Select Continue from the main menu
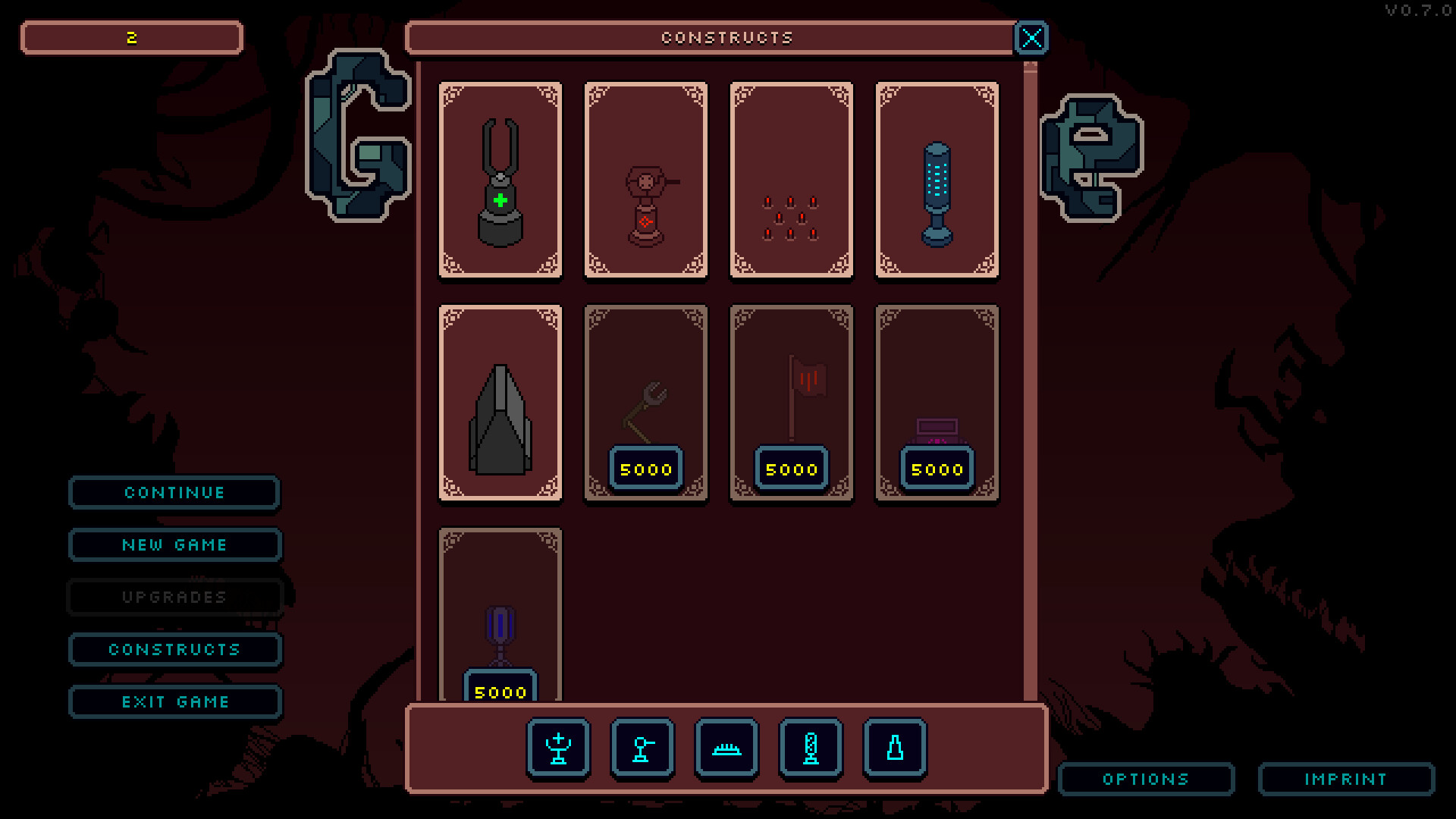1456x819 pixels. click(x=174, y=493)
